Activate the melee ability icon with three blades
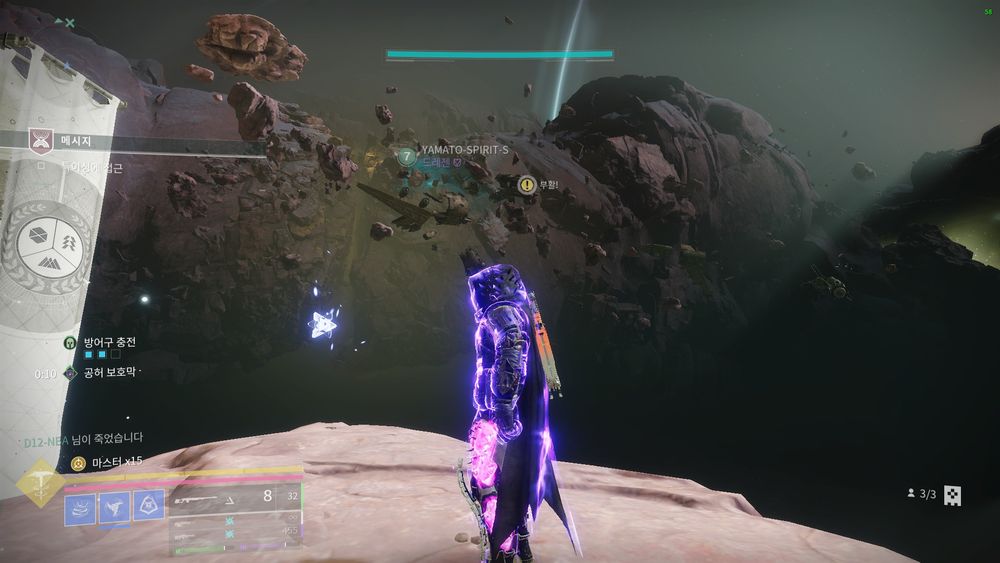 (x=114, y=507)
